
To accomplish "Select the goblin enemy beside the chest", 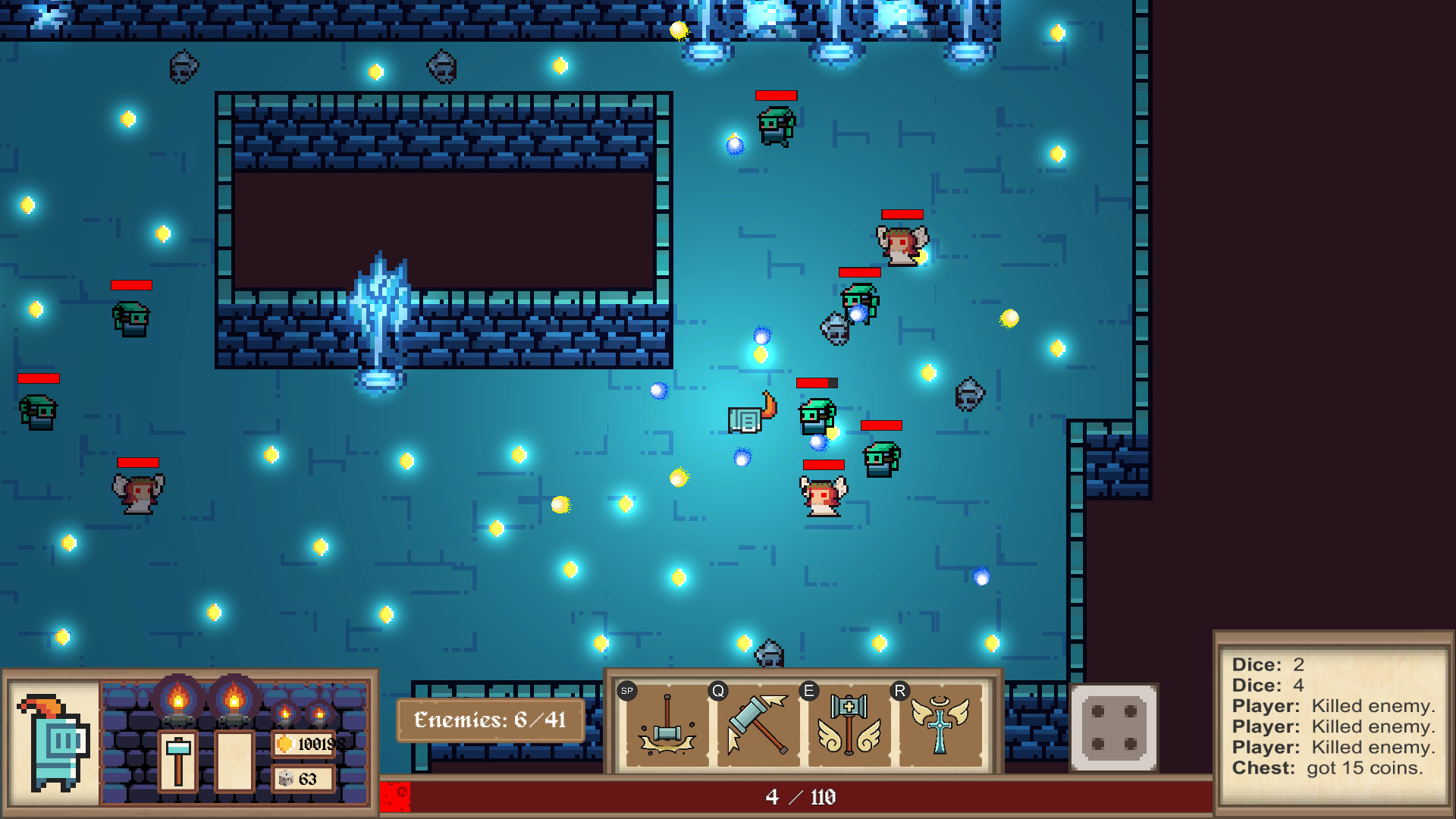I will coord(814,413).
